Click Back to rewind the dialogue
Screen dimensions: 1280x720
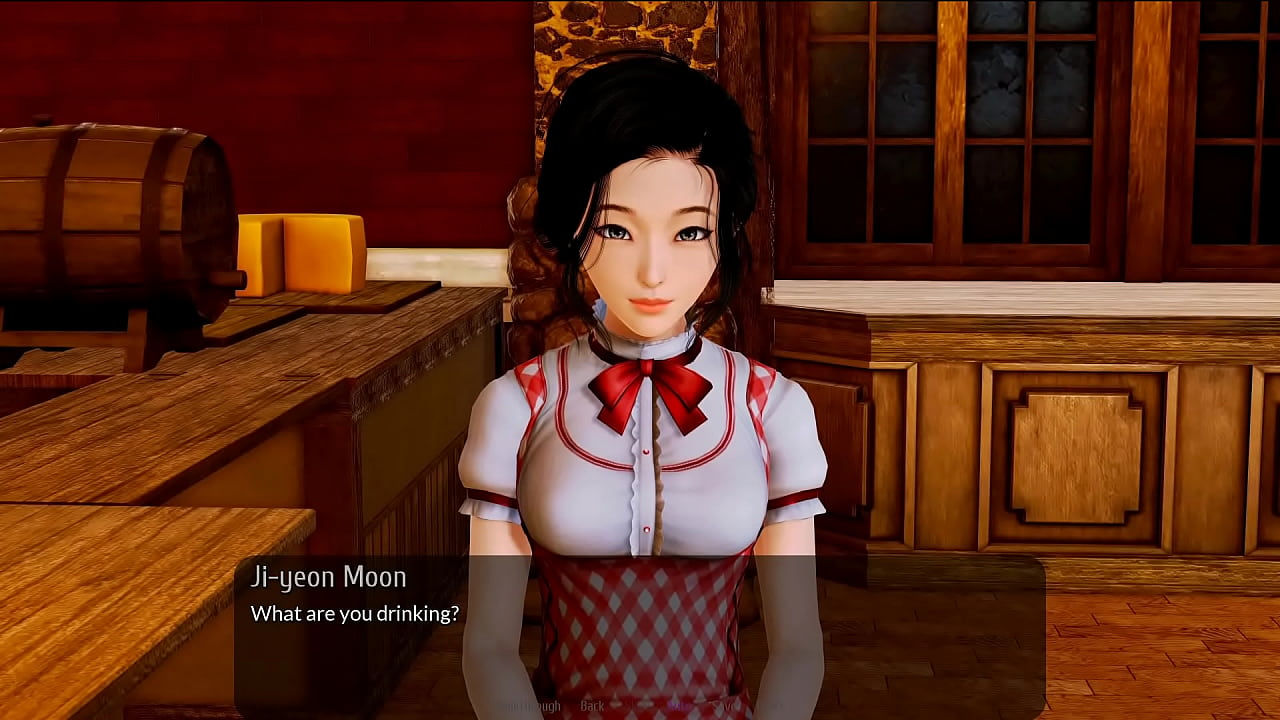[592, 706]
